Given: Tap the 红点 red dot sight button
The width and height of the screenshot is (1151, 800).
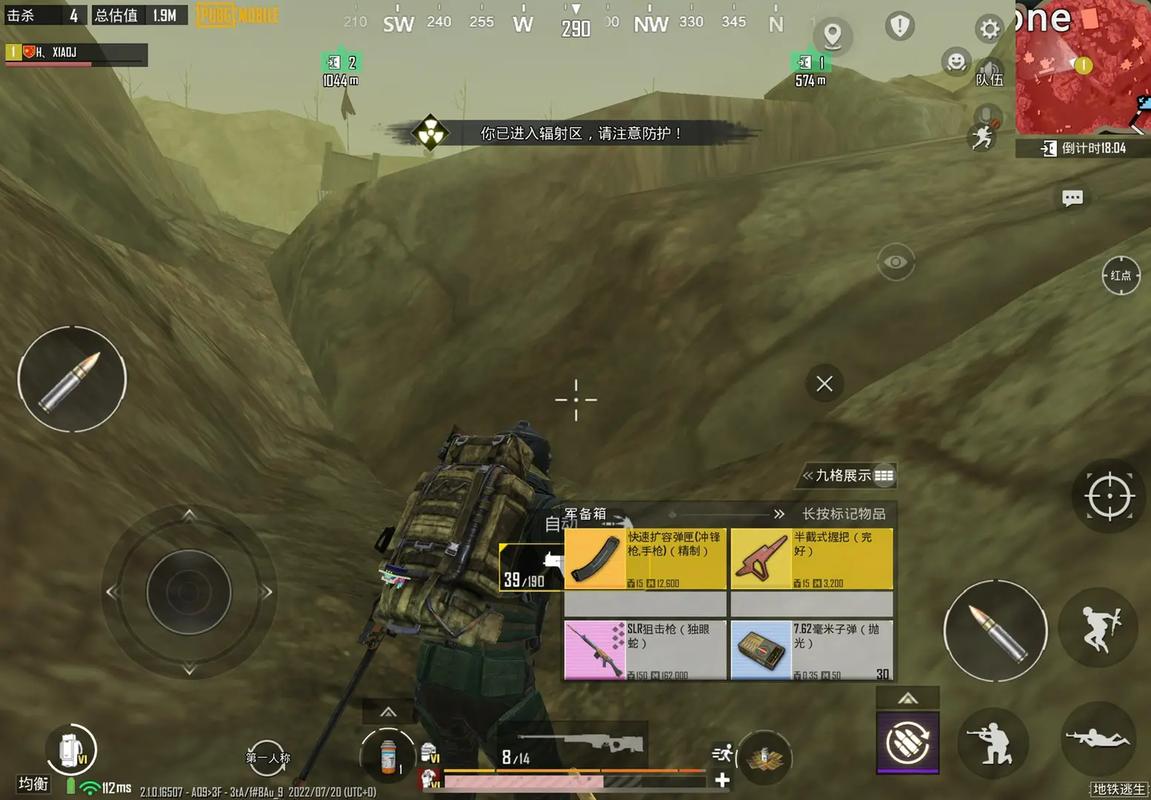Looking at the screenshot, I should (1121, 275).
